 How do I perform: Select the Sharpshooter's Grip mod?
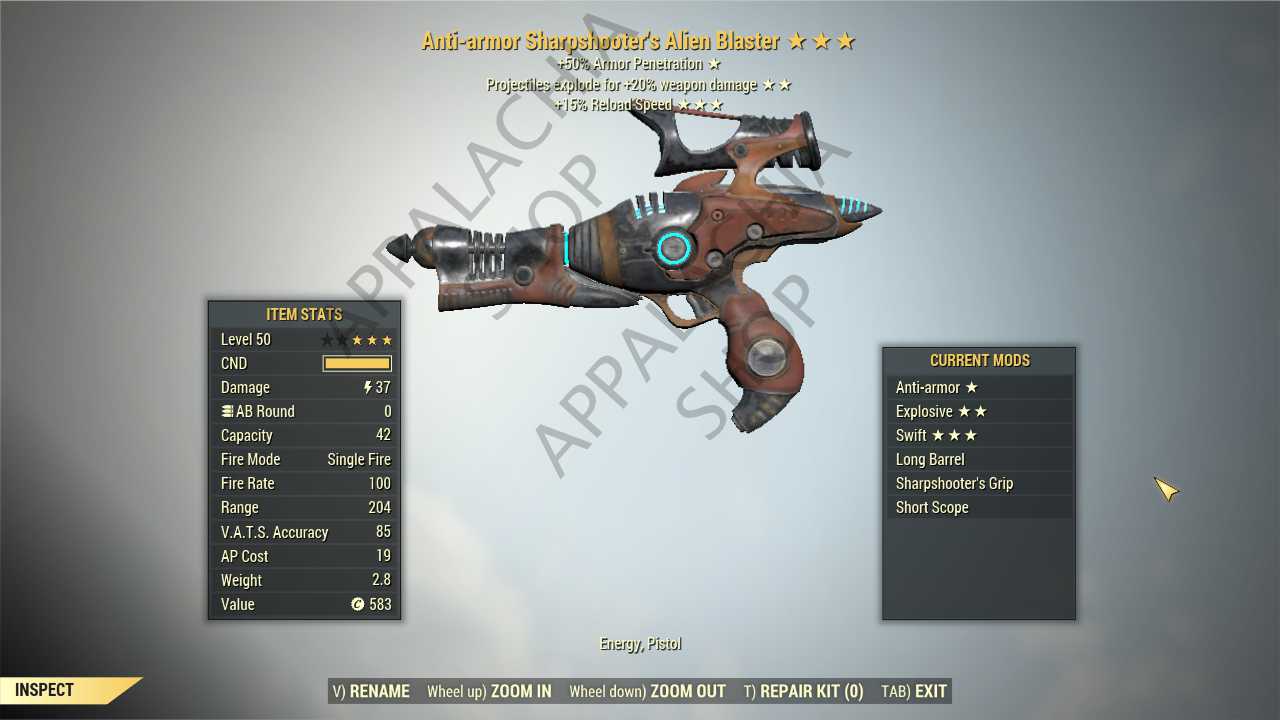(978, 483)
